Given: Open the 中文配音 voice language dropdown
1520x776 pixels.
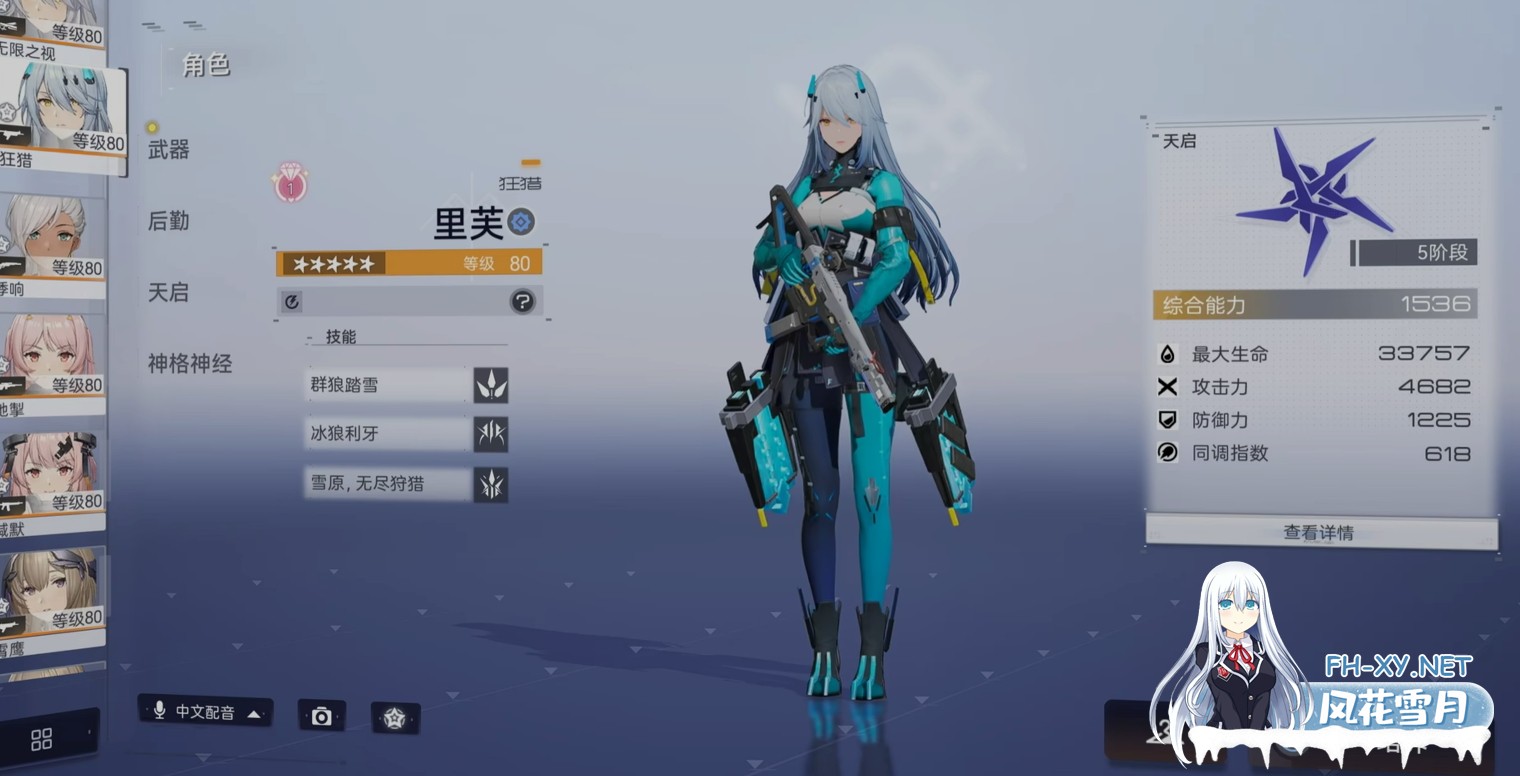Looking at the screenshot, I should [206, 712].
